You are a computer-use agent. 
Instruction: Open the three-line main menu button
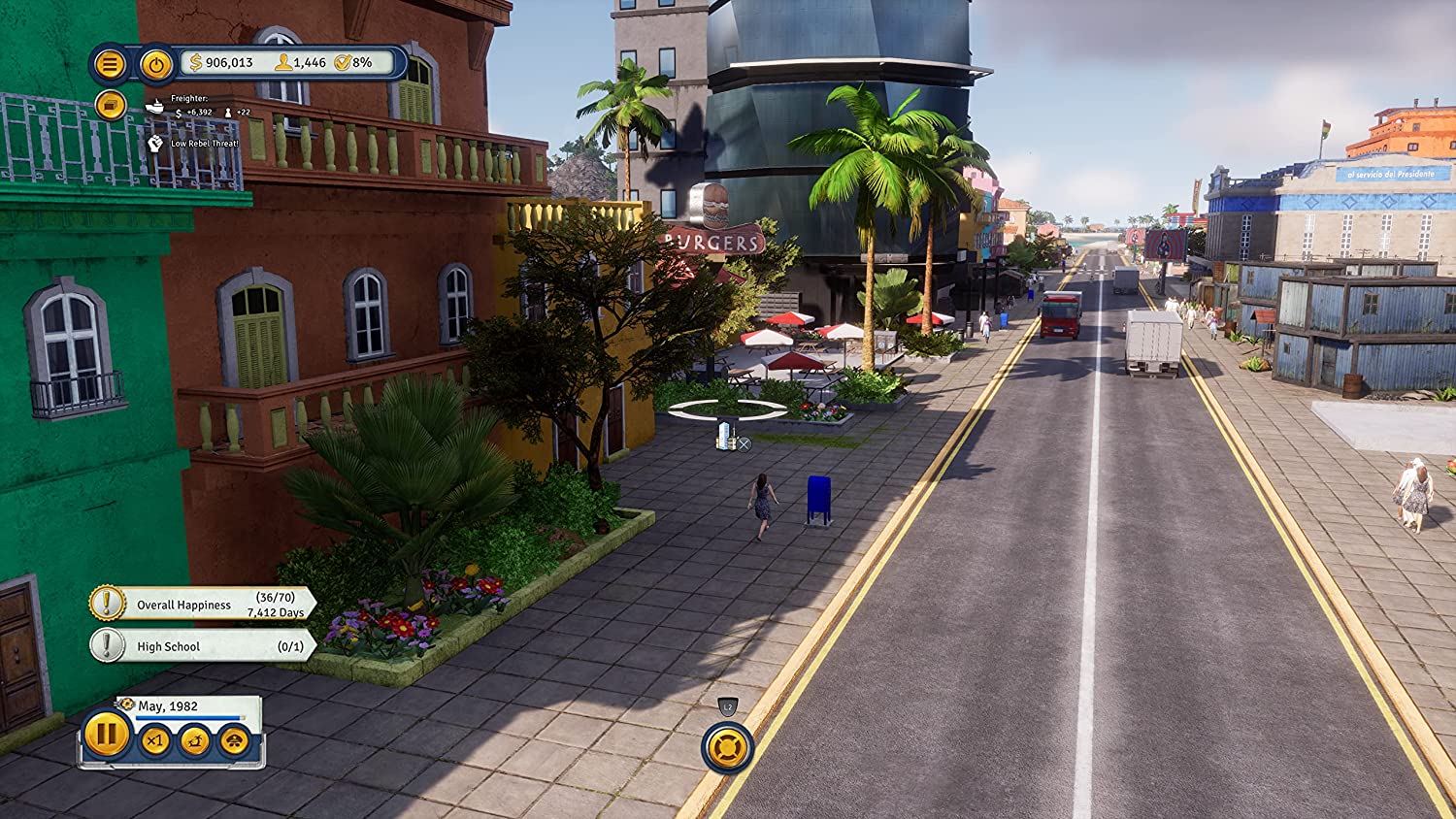110,65
